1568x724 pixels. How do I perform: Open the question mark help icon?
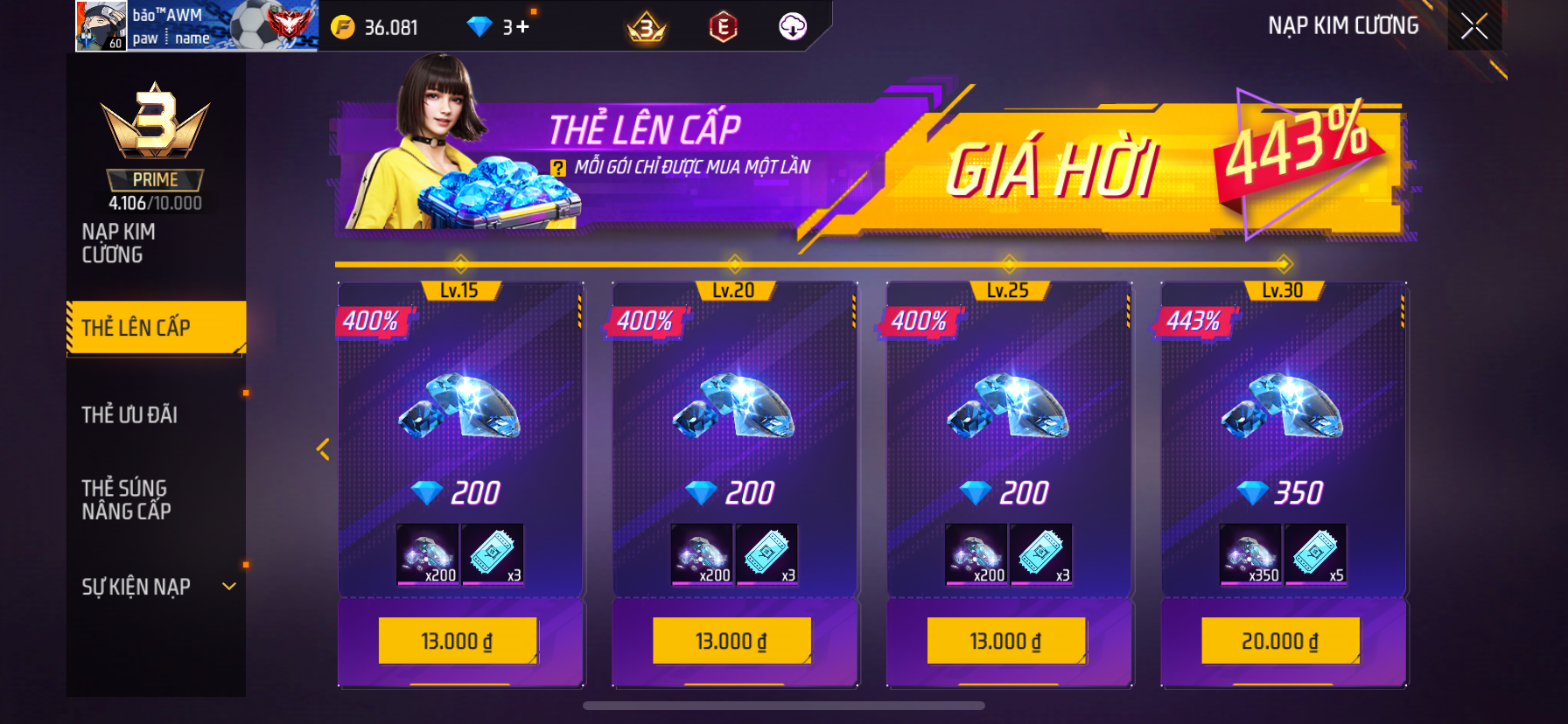tap(558, 168)
